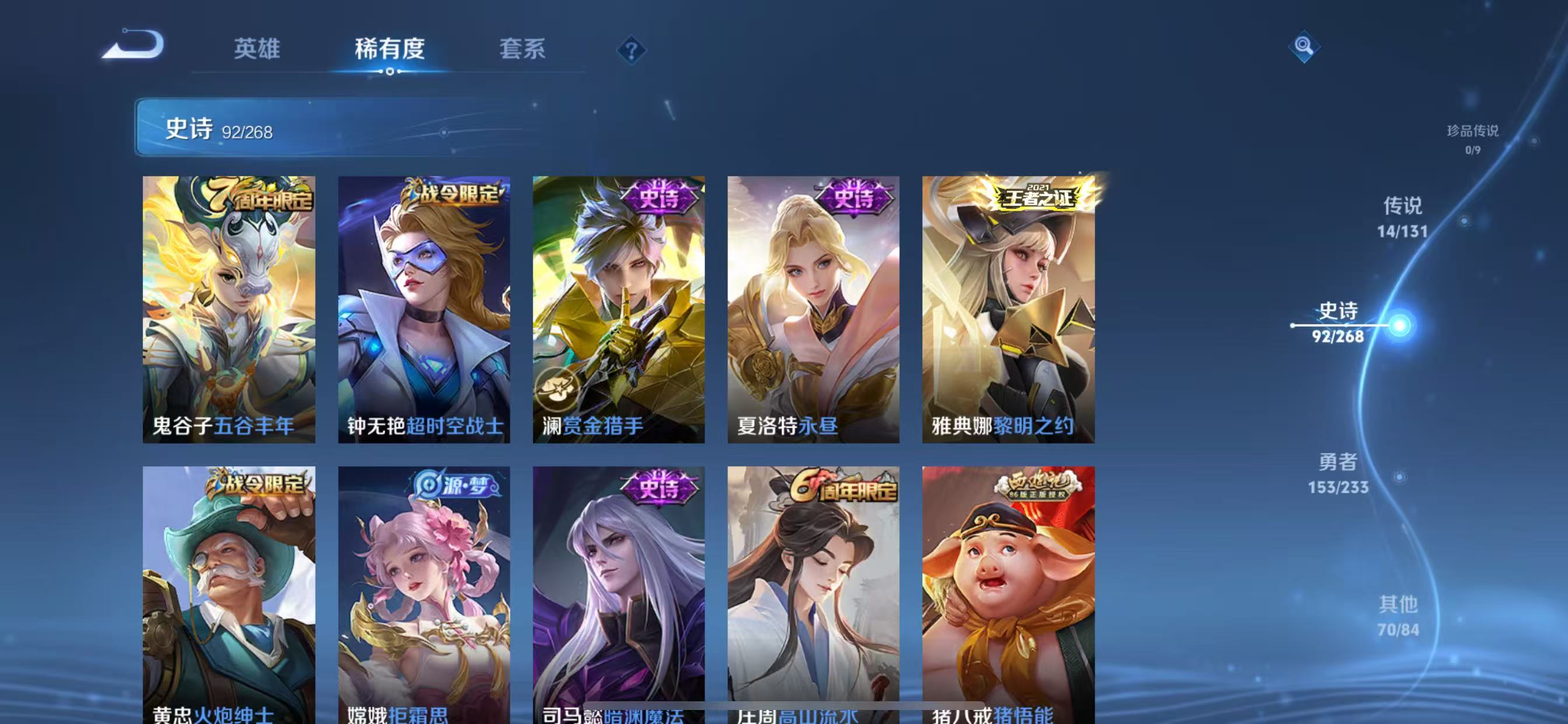Switch to the 套系 tab
Screen dimensions: 1568x724
tap(522, 51)
